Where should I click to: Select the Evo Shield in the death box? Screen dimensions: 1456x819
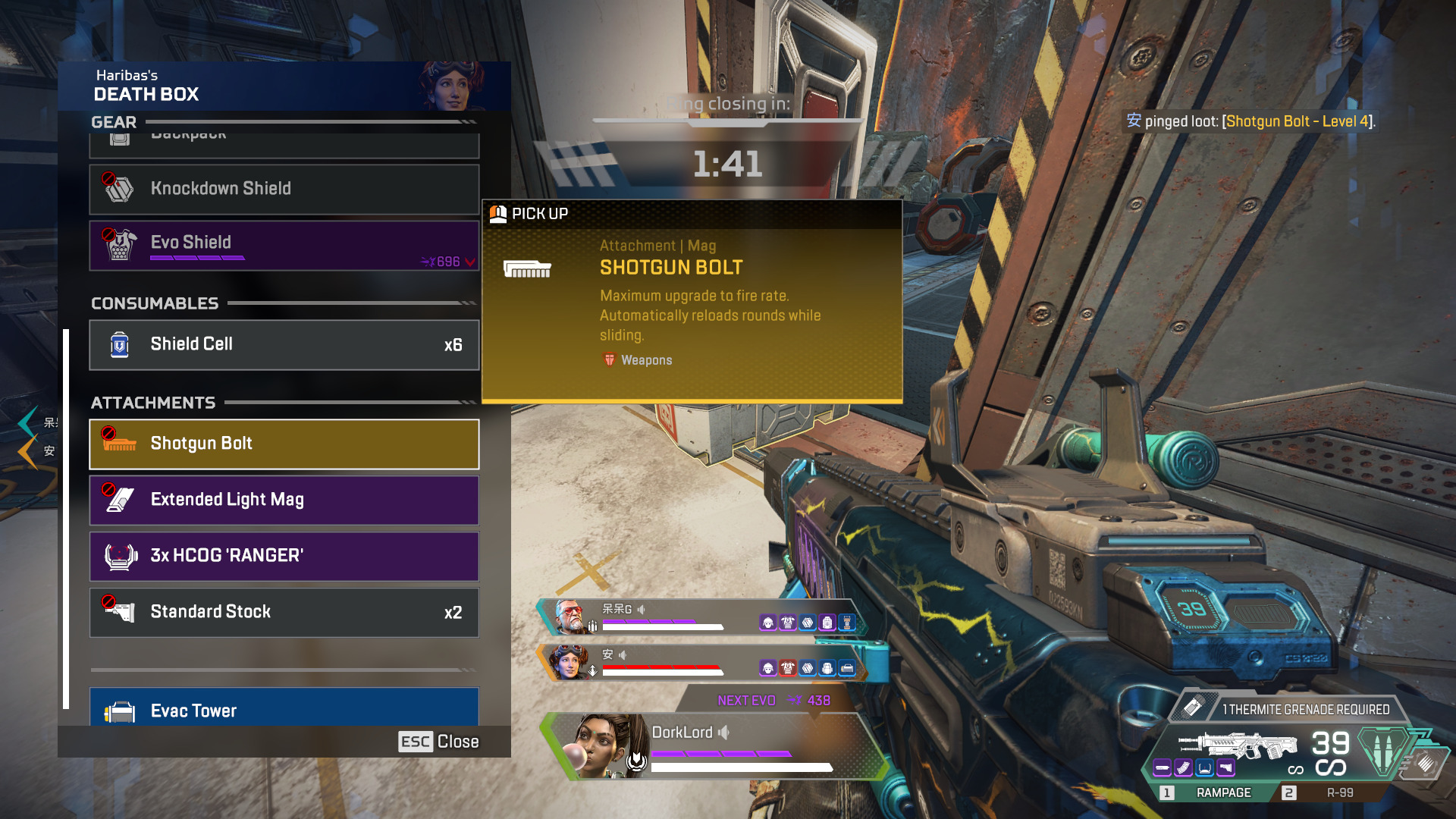(x=284, y=245)
